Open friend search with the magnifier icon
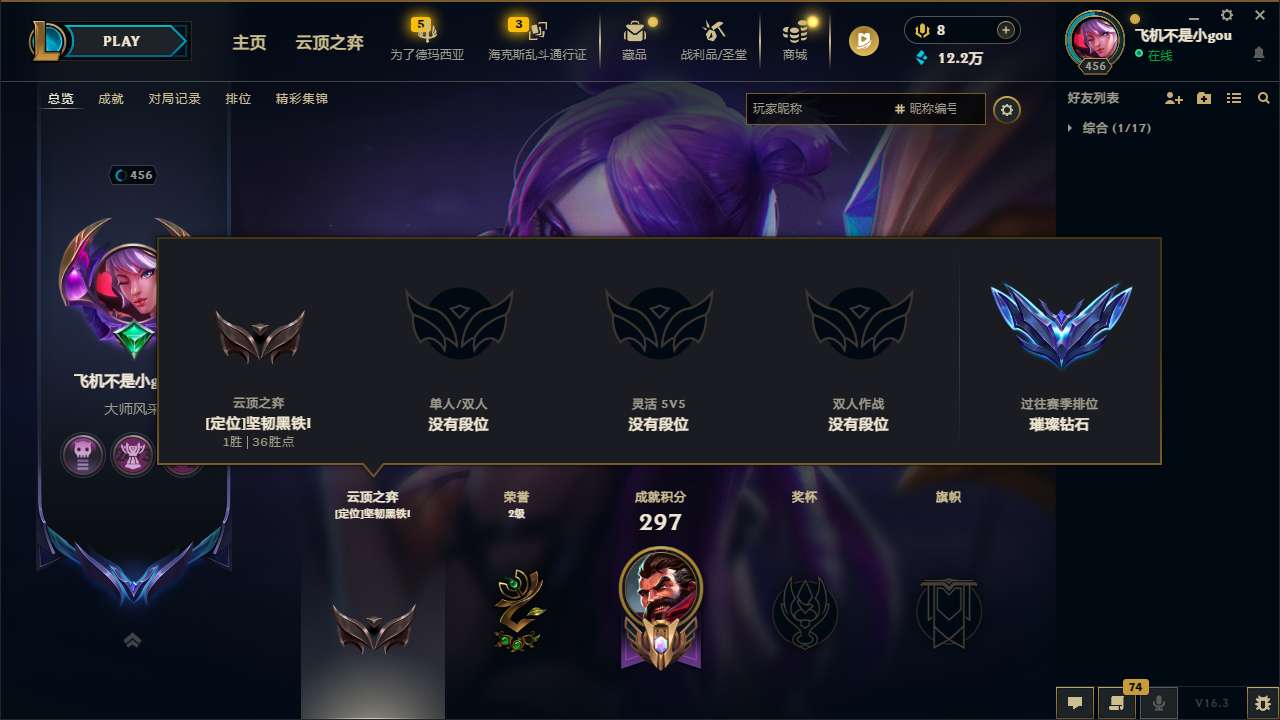This screenshot has height=720, width=1280. tap(1263, 98)
